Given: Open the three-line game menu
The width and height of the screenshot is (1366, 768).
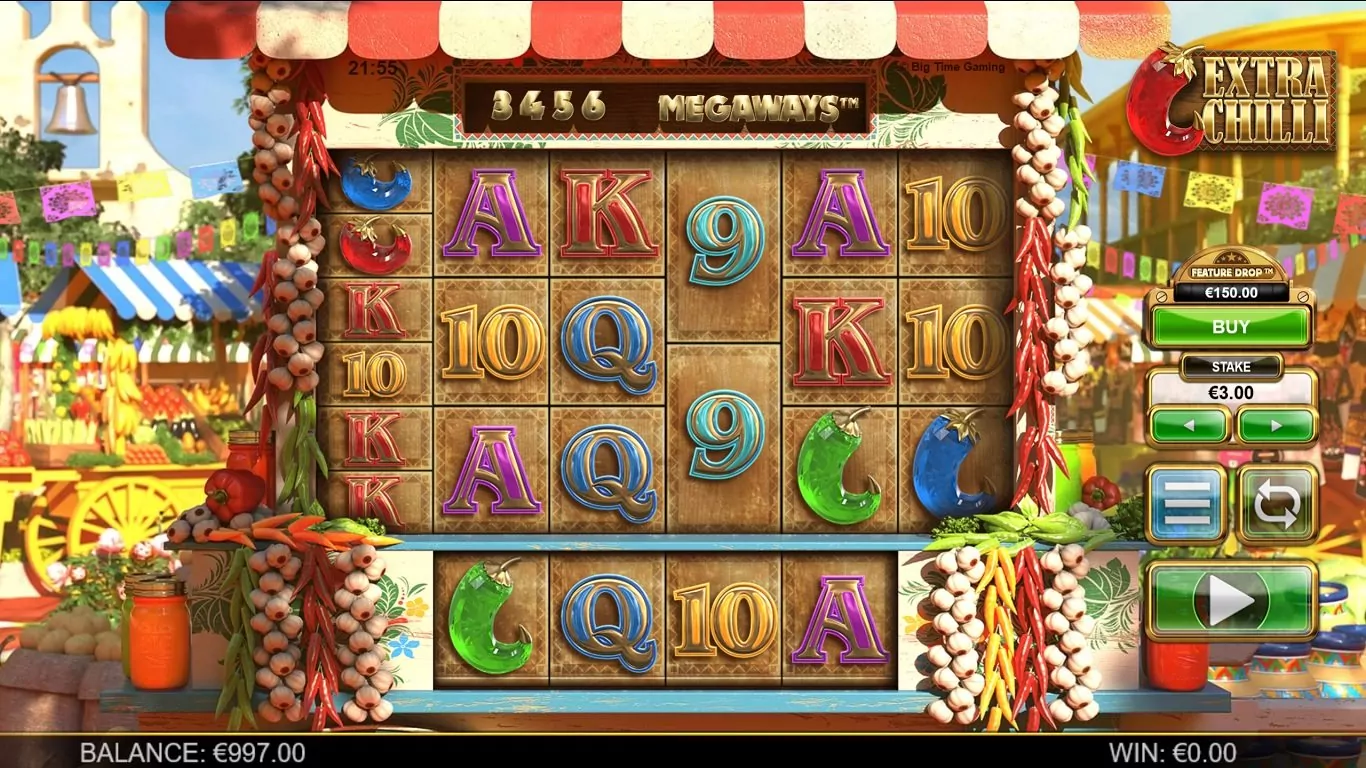Looking at the screenshot, I should [x=1187, y=505].
